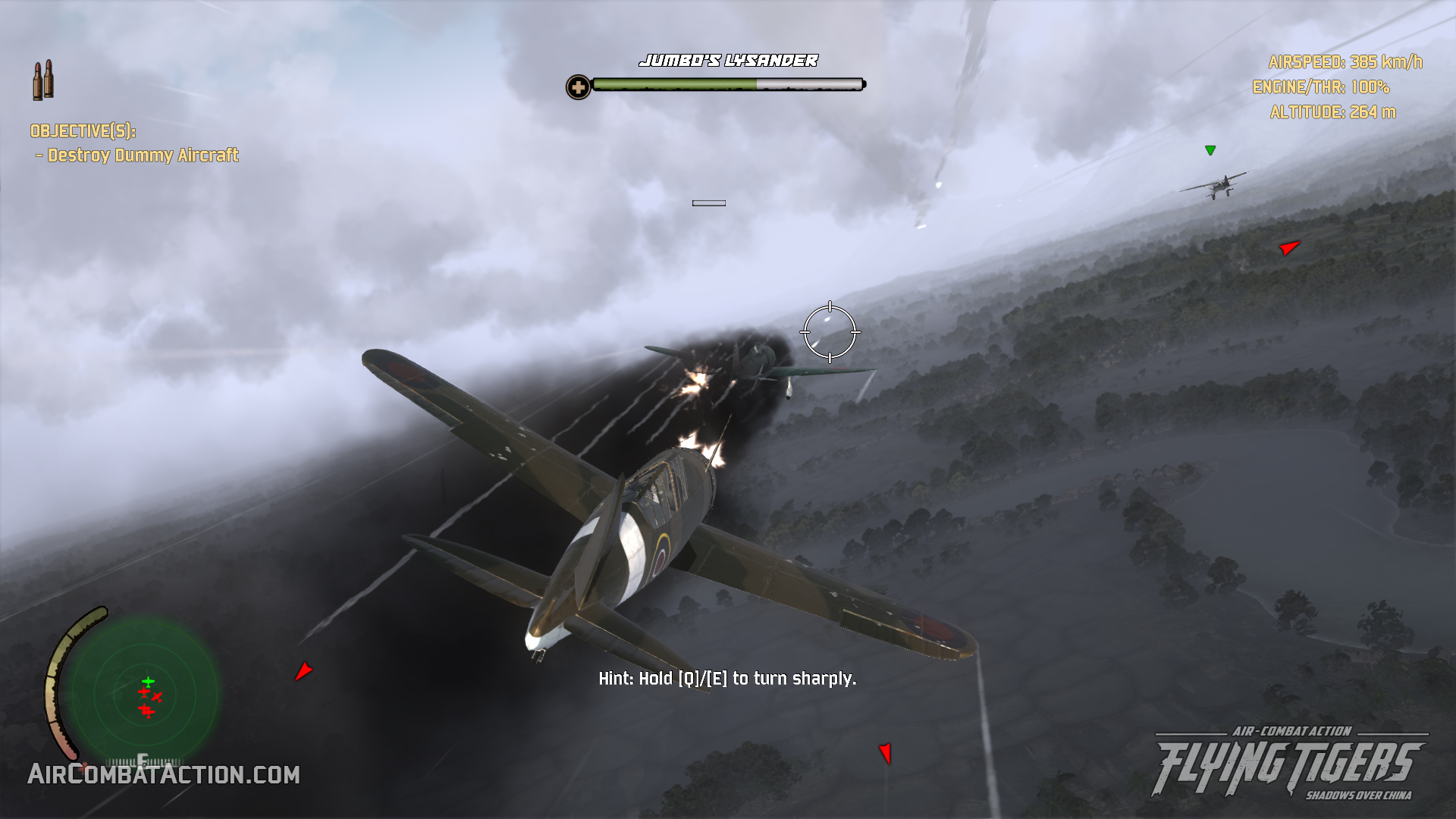The width and height of the screenshot is (1456, 819).
Task: Click the green friendly plane icon on the radar
Action: (148, 681)
